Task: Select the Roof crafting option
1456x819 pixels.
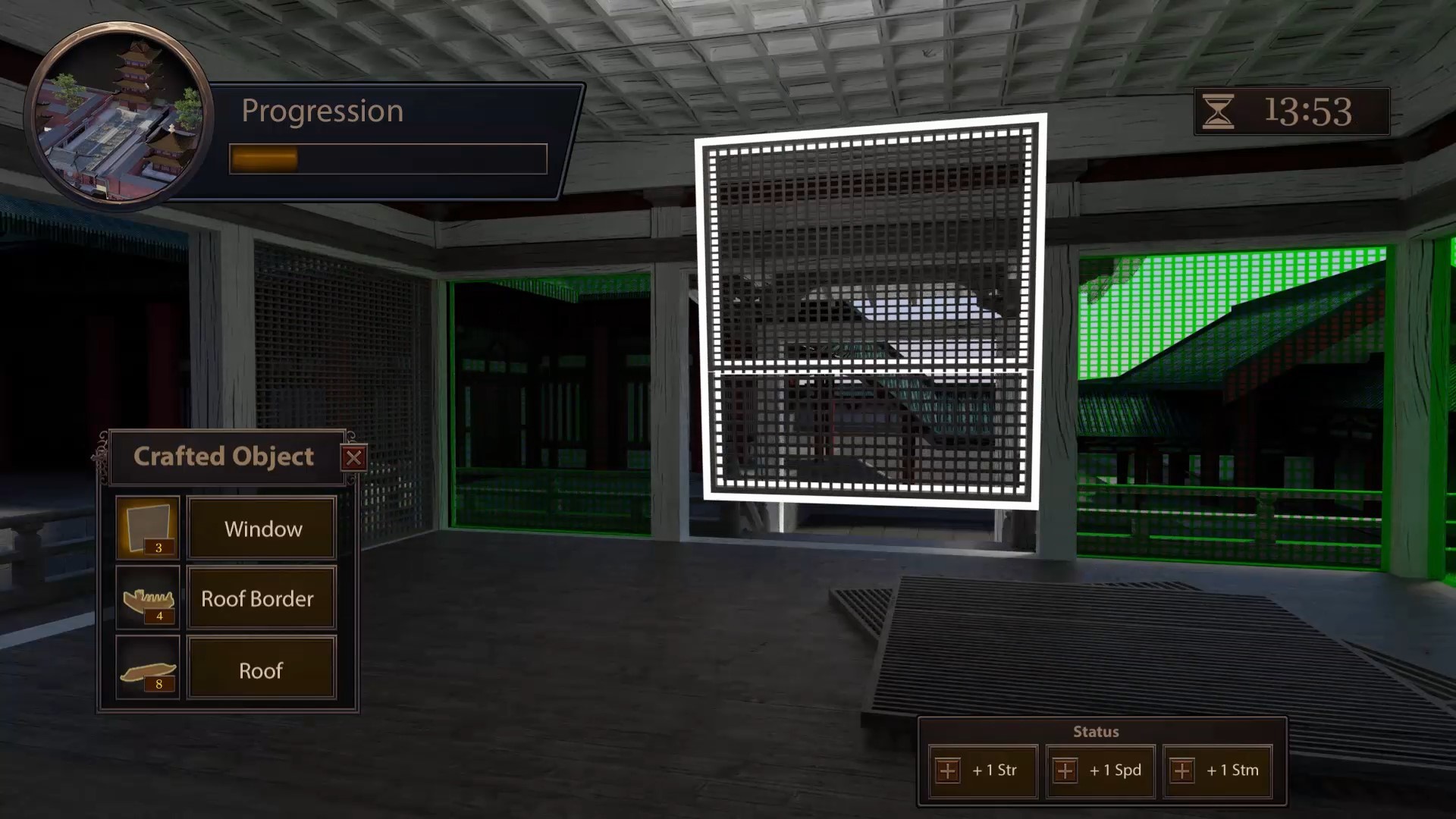Action: tap(261, 669)
